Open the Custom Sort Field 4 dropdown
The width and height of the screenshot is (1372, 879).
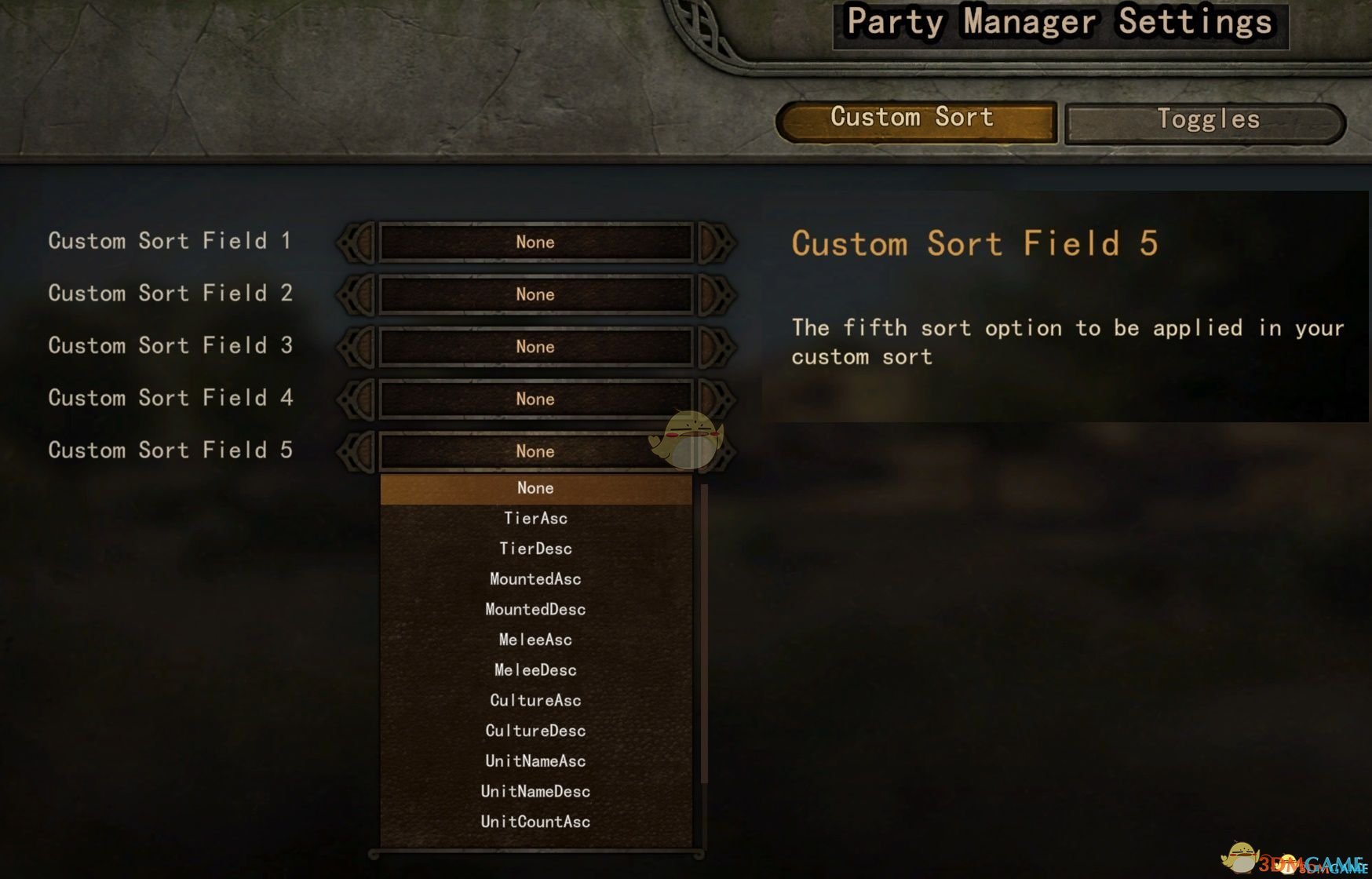[535, 399]
